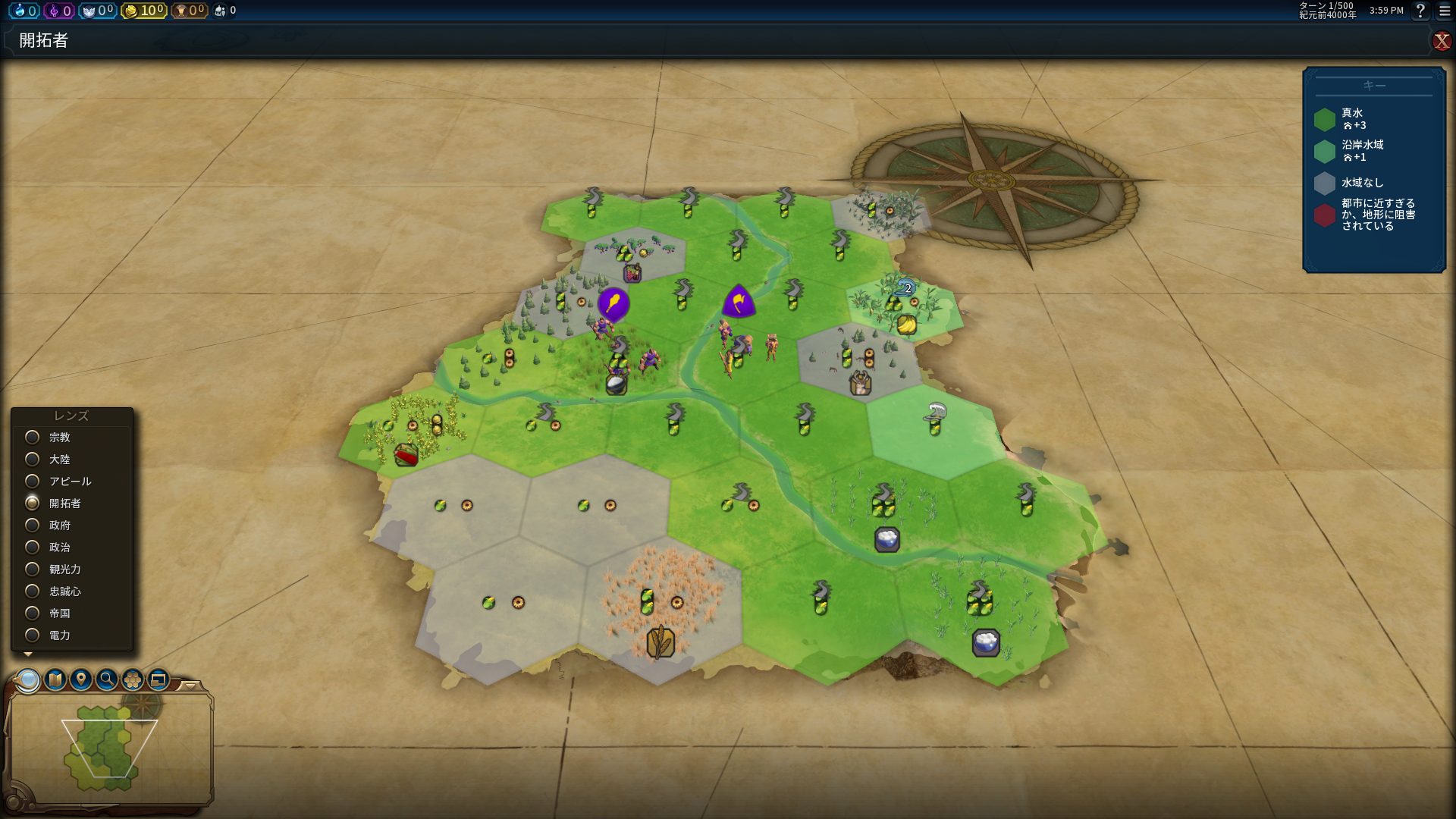This screenshot has height=819, width=1456.
Task: Enable the 電力 lens
Action: pos(33,635)
